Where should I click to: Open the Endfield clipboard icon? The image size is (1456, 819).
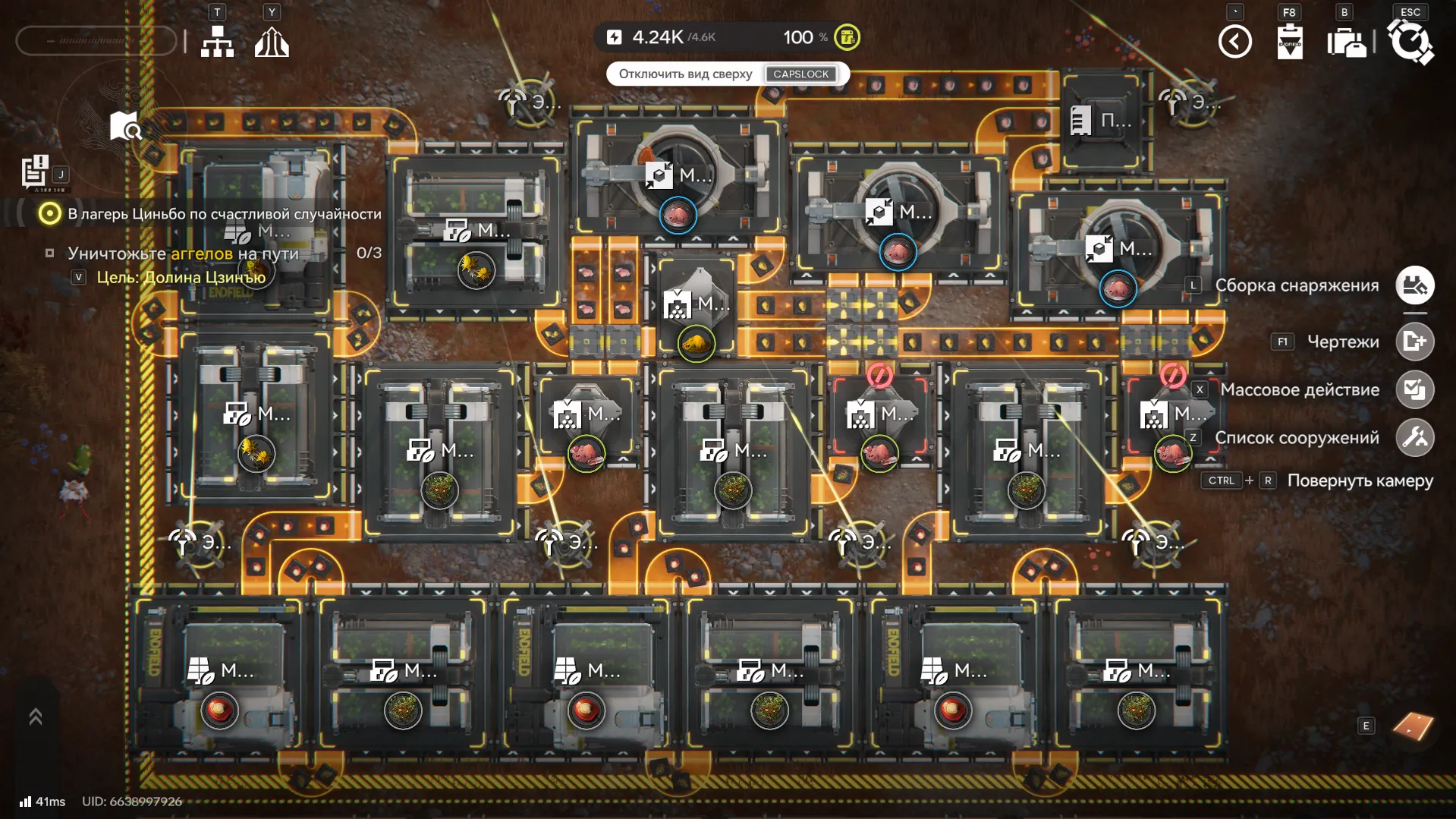1290,42
